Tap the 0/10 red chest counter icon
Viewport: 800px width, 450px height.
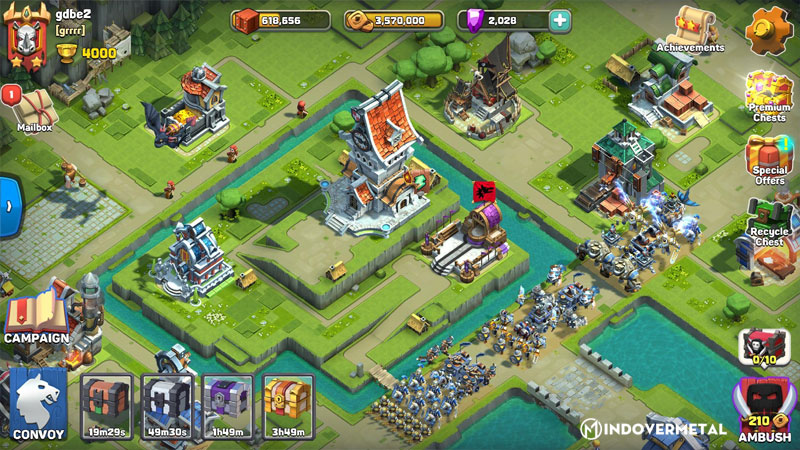(x=764, y=347)
